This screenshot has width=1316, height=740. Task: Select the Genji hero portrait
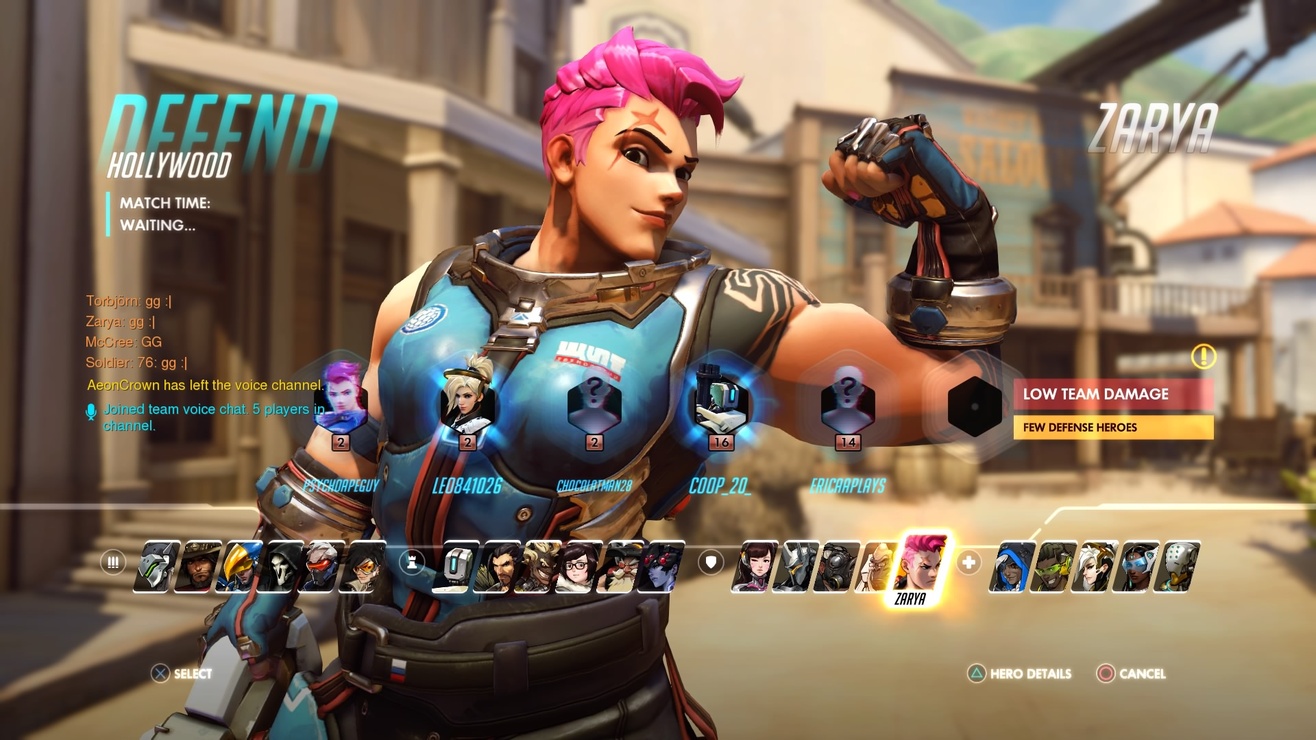(x=152, y=567)
